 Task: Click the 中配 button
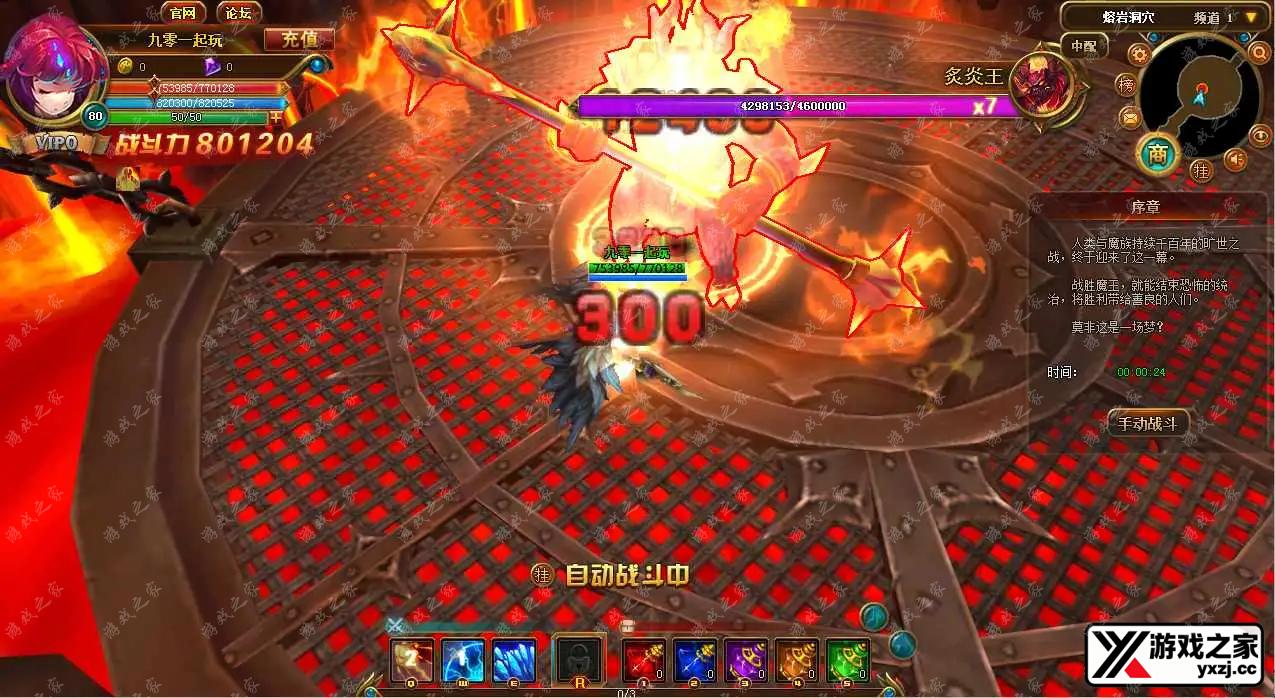click(x=1084, y=46)
